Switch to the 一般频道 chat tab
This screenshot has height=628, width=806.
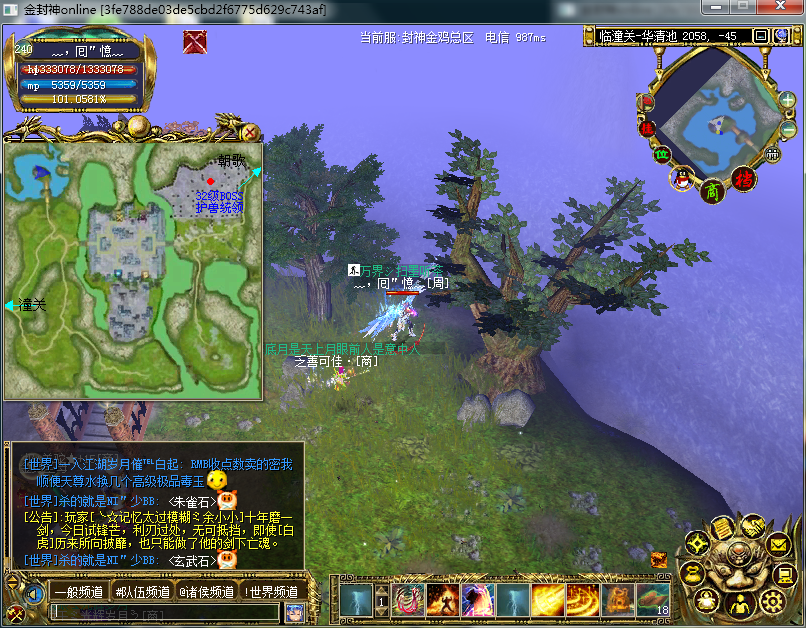(77, 592)
